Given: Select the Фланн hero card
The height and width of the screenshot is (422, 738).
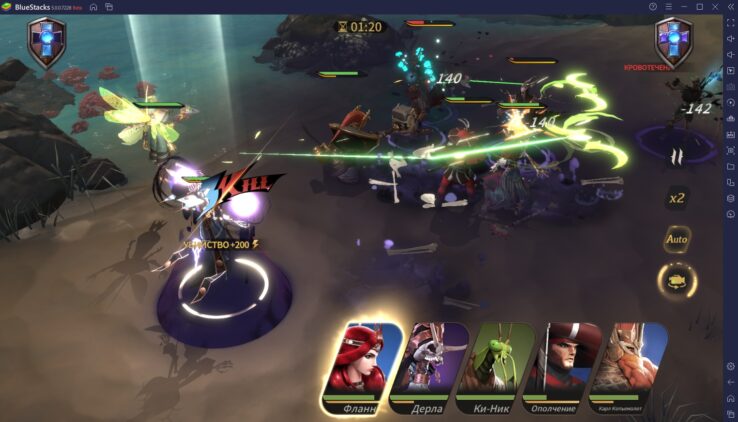Looking at the screenshot, I should [362, 367].
